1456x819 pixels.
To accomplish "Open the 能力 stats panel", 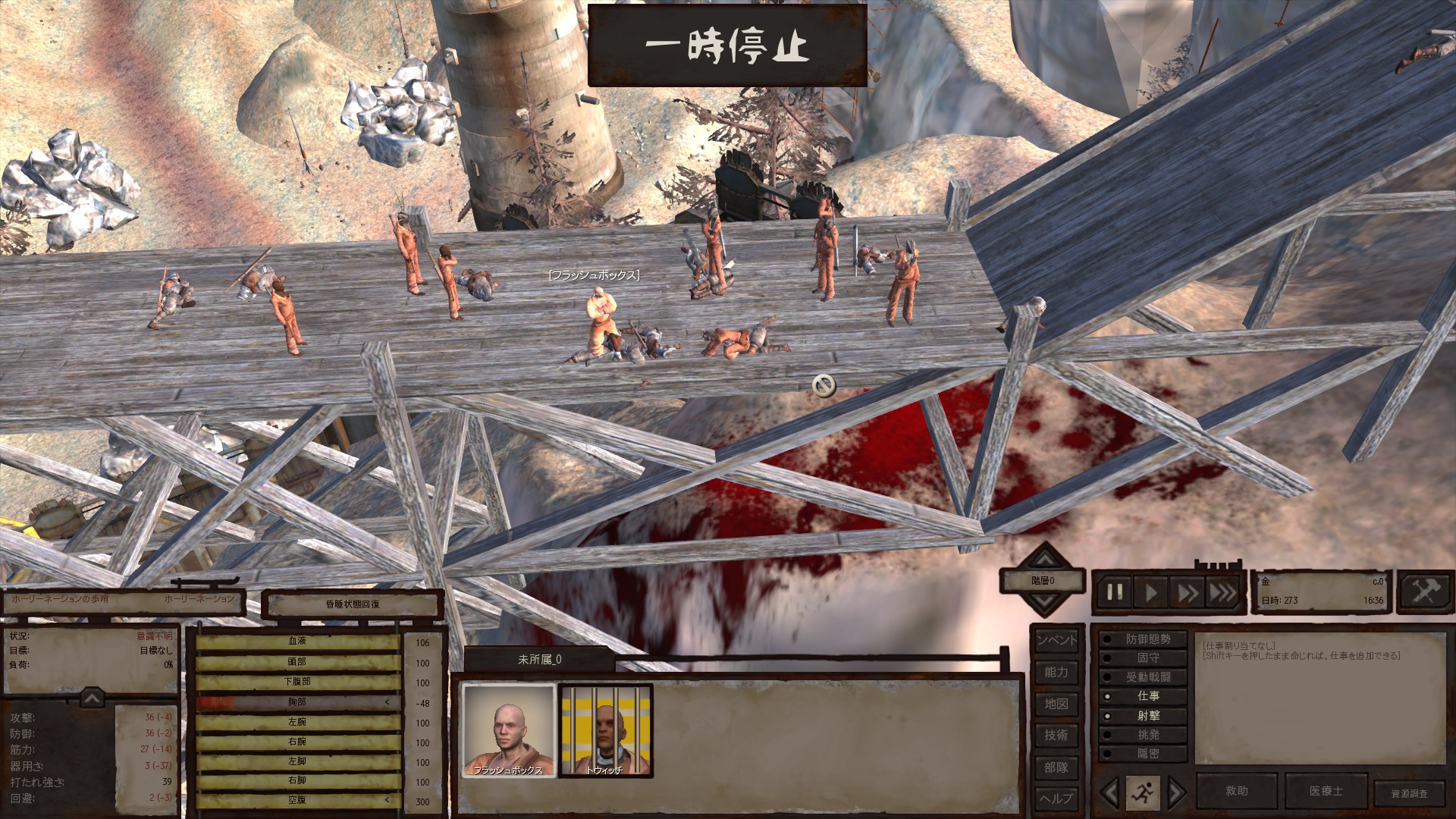I will (x=1056, y=672).
